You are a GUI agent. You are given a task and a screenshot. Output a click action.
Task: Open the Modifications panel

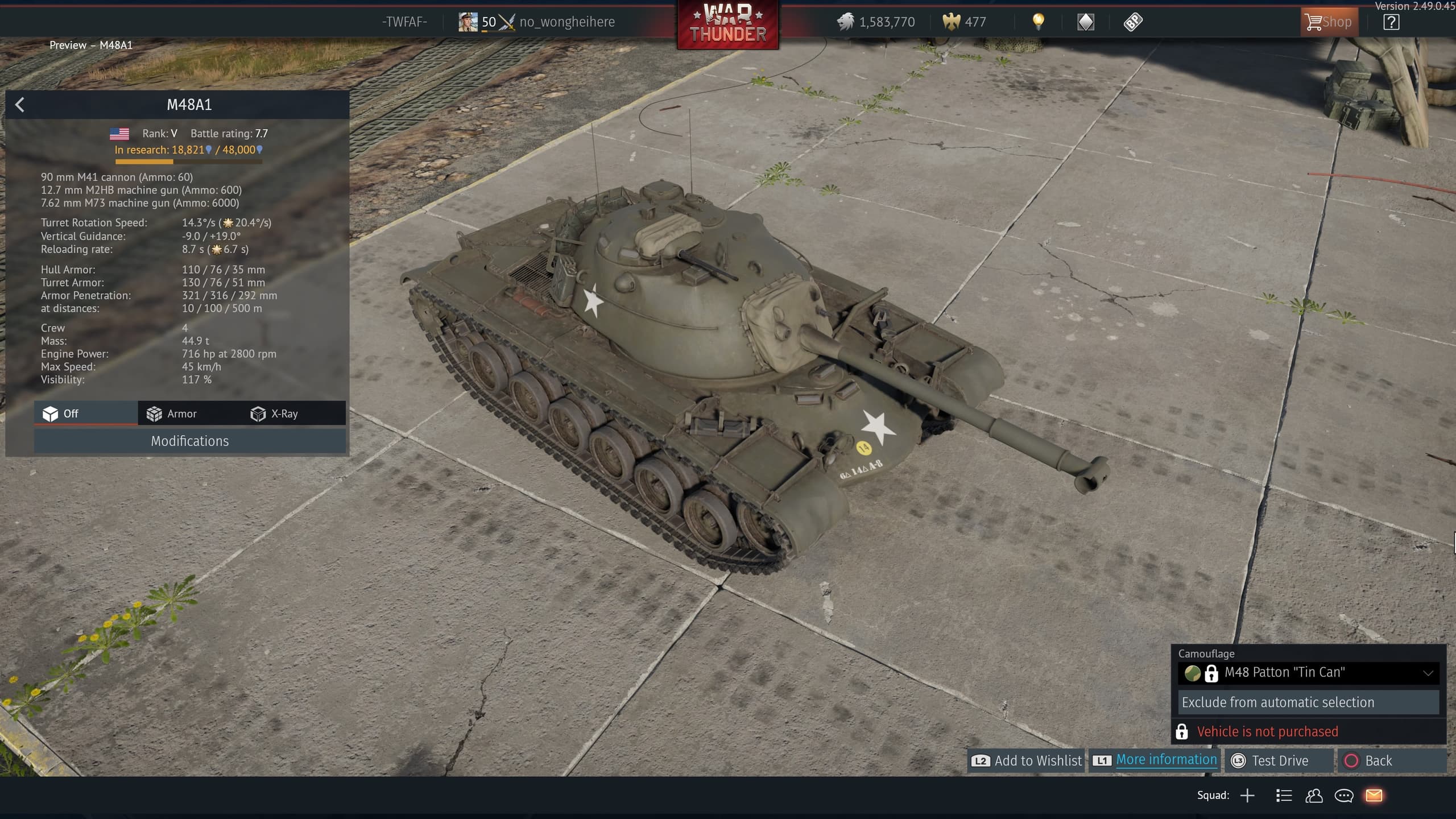(189, 441)
